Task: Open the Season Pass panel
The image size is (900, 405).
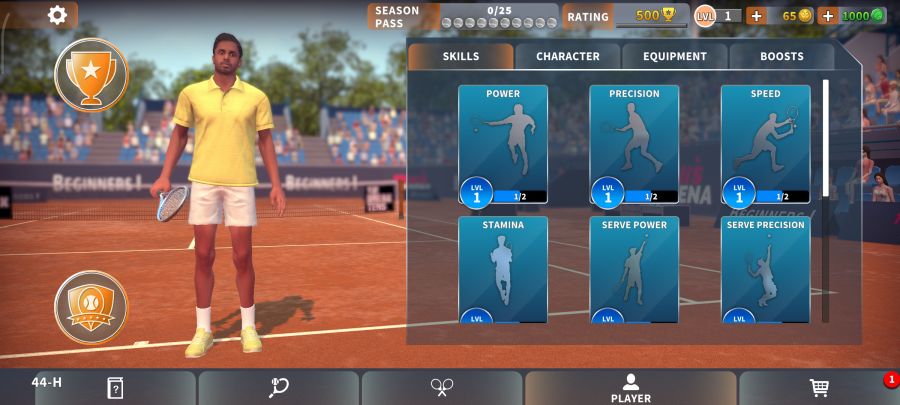Action: [463, 16]
